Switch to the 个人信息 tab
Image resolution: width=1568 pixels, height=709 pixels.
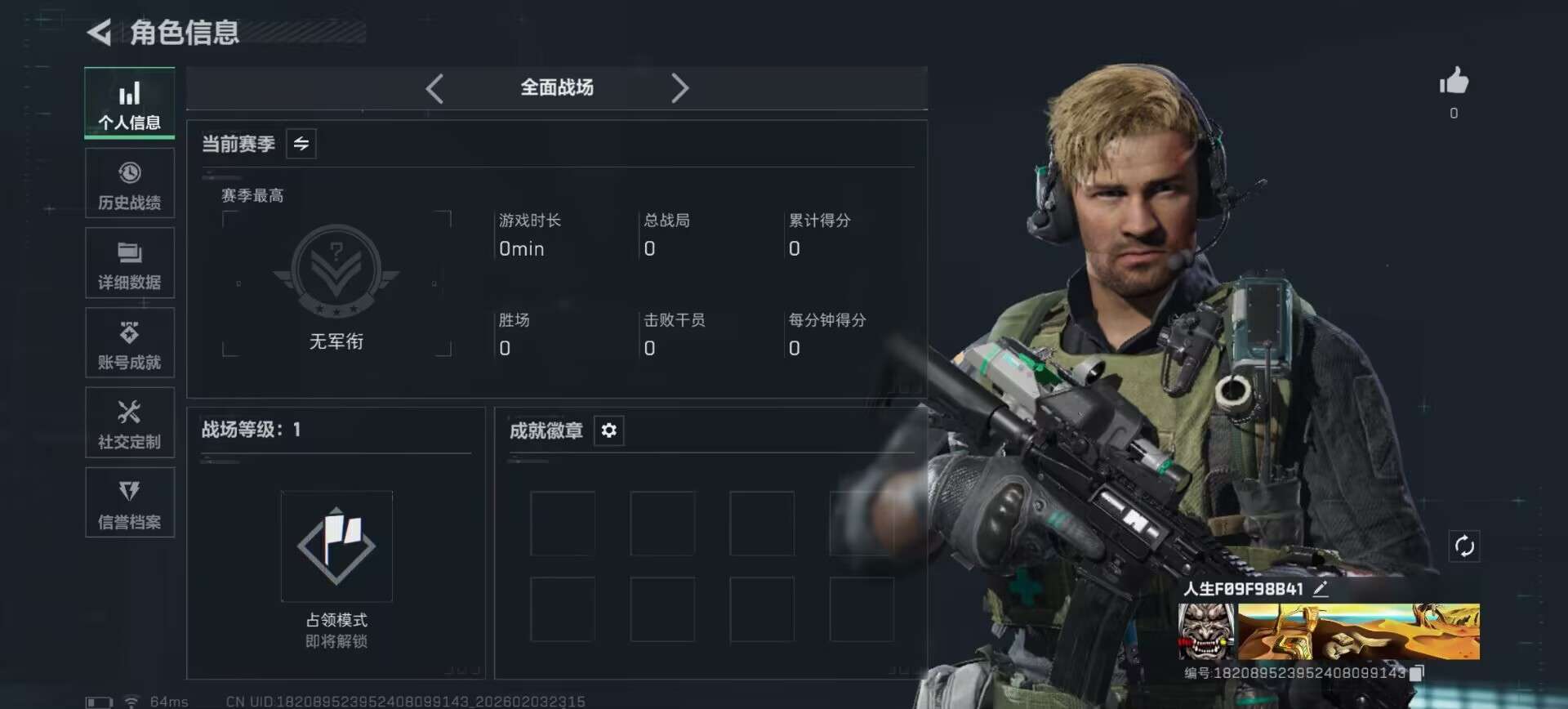(x=129, y=103)
